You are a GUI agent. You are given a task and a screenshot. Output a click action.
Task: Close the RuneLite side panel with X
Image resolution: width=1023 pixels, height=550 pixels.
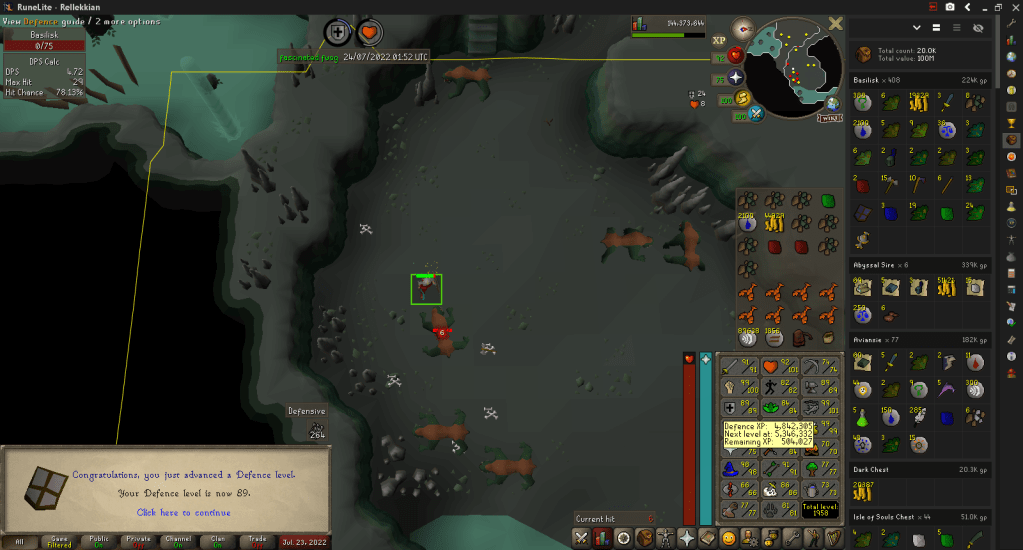[836, 23]
